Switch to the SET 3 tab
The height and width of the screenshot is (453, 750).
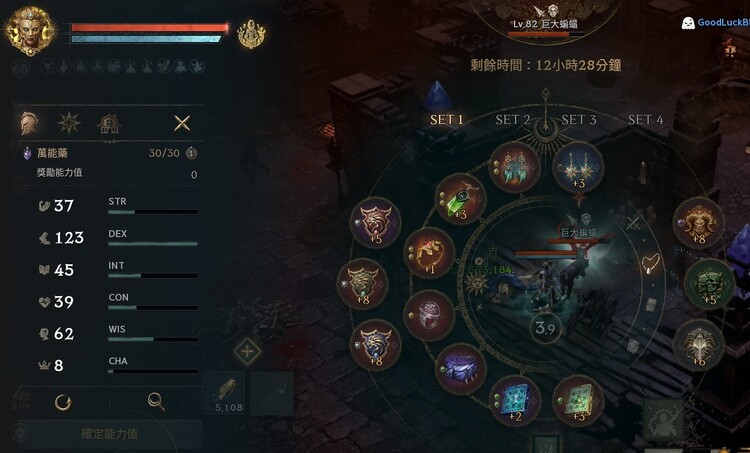[579, 120]
